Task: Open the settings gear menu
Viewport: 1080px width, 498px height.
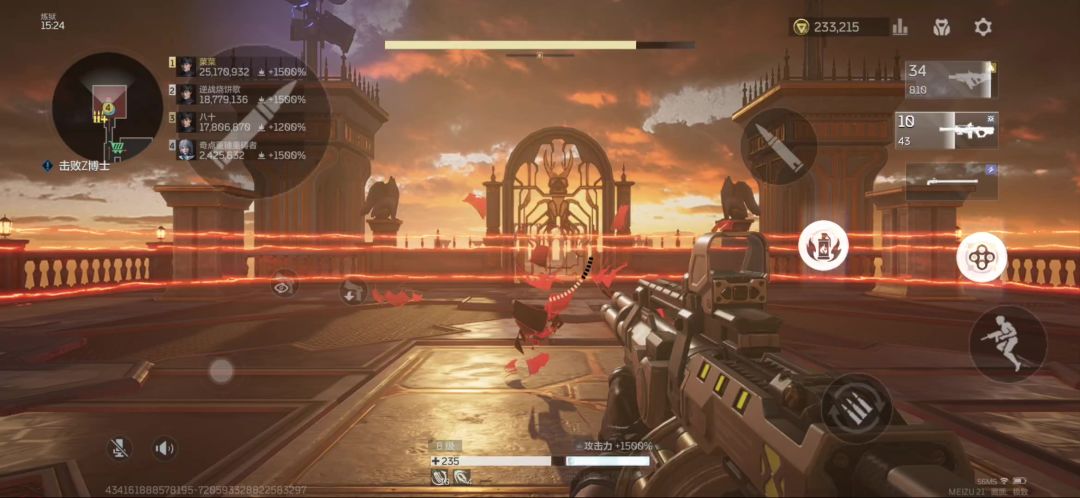Action: click(983, 27)
